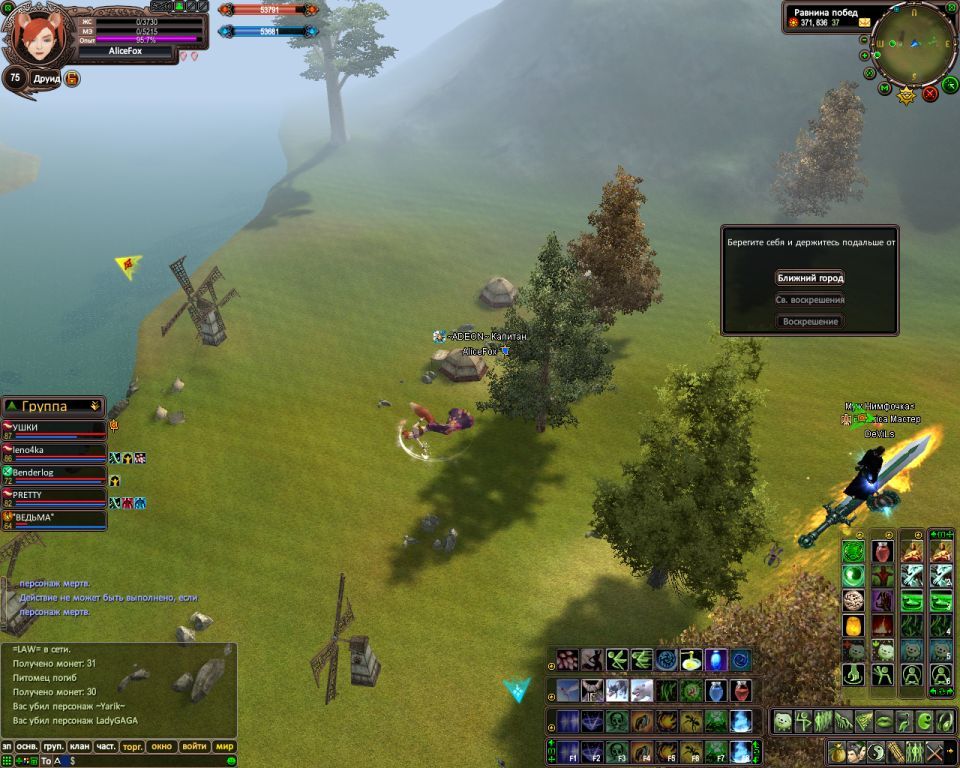Open the торг. chat tab
960x768 pixels.
(132, 747)
